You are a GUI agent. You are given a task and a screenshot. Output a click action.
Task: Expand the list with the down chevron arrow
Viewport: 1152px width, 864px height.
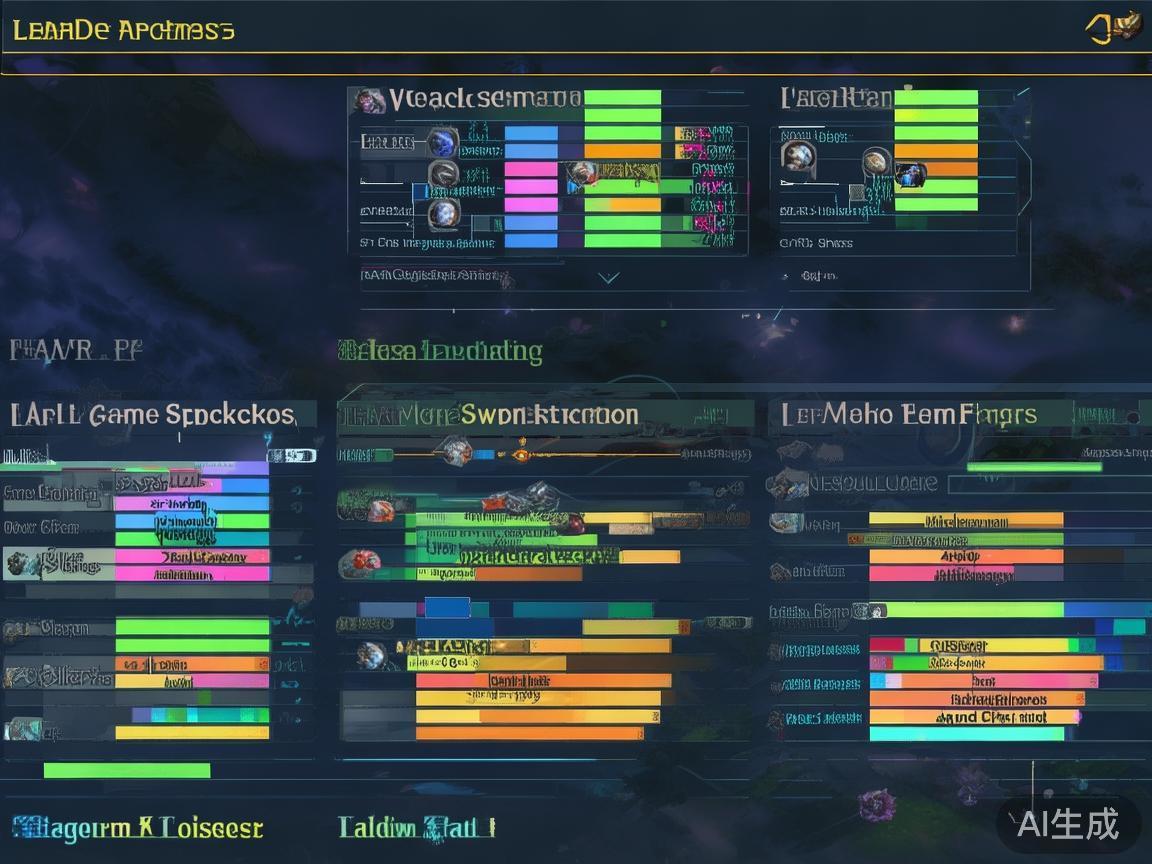point(608,277)
